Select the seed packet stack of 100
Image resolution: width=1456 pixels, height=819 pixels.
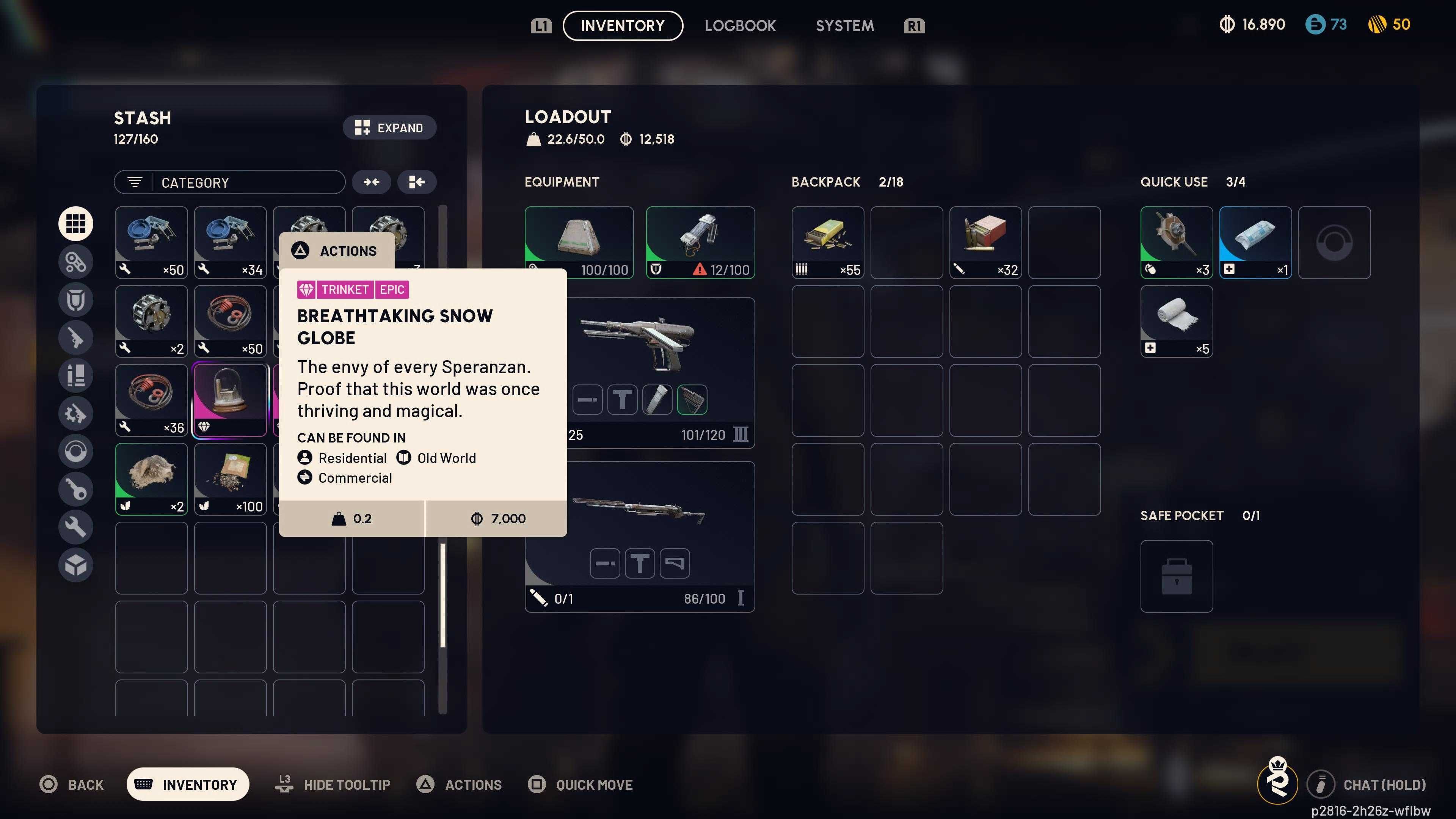[230, 479]
